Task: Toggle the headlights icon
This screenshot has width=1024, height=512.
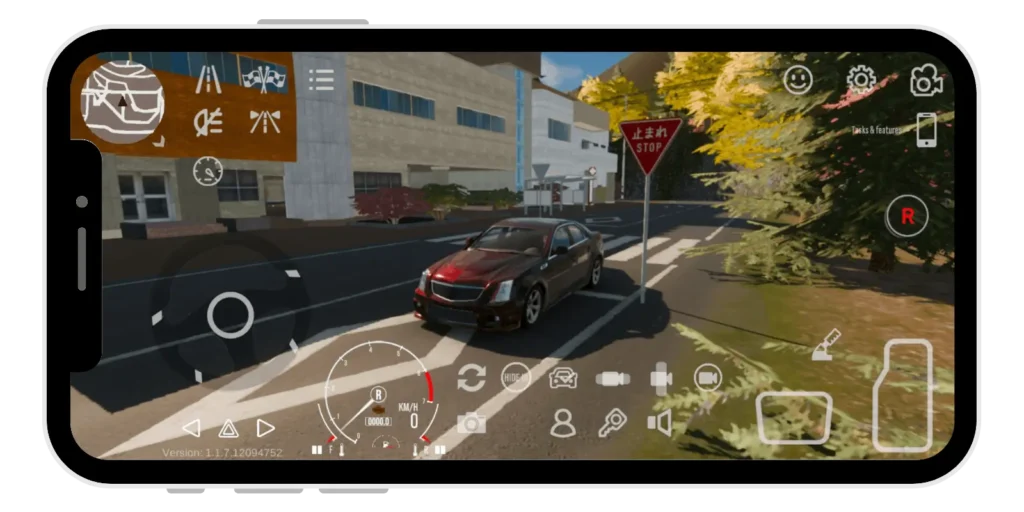Action: tap(208, 123)
